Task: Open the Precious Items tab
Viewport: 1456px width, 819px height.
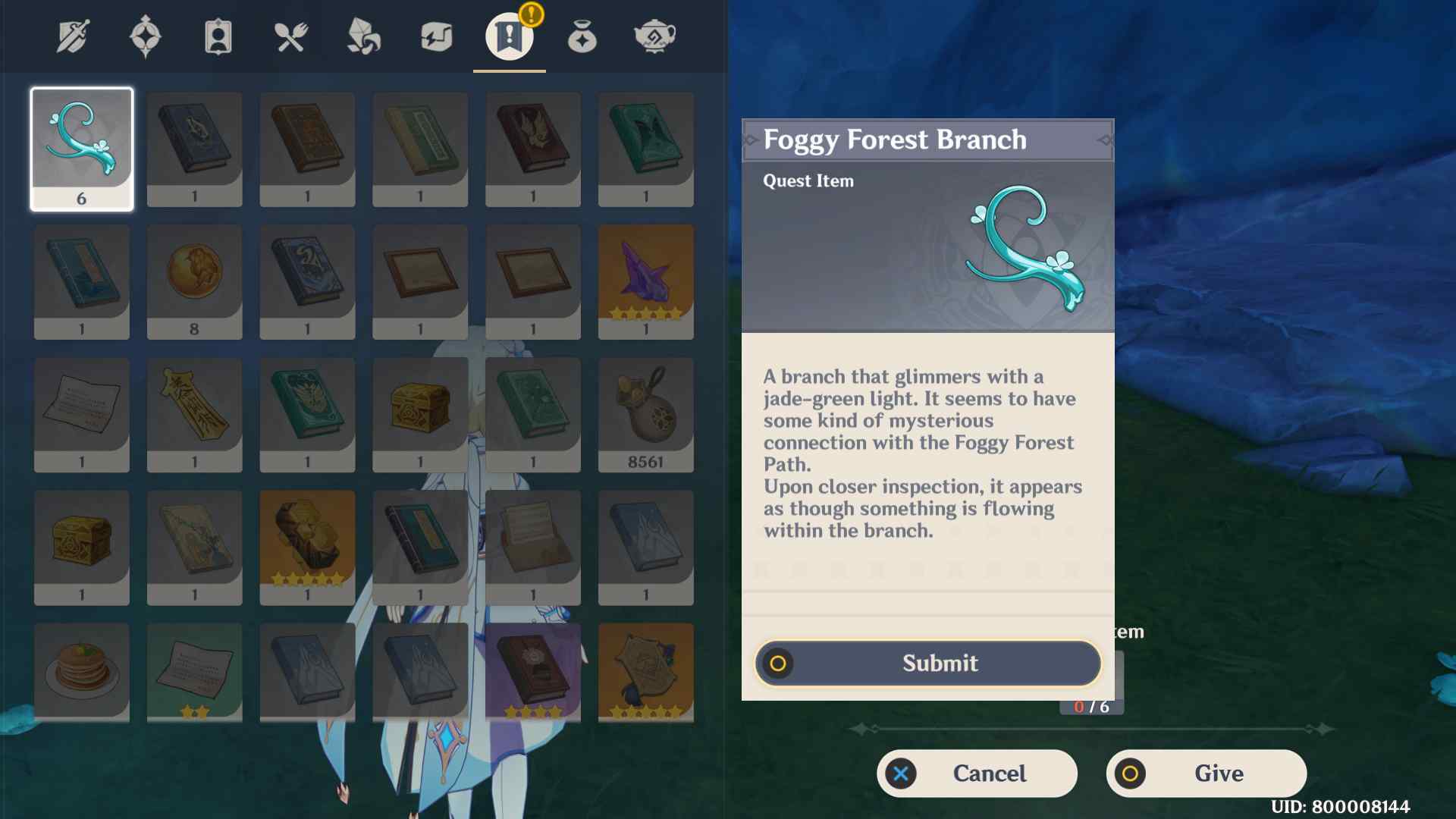Action: [x=582, y=36]
